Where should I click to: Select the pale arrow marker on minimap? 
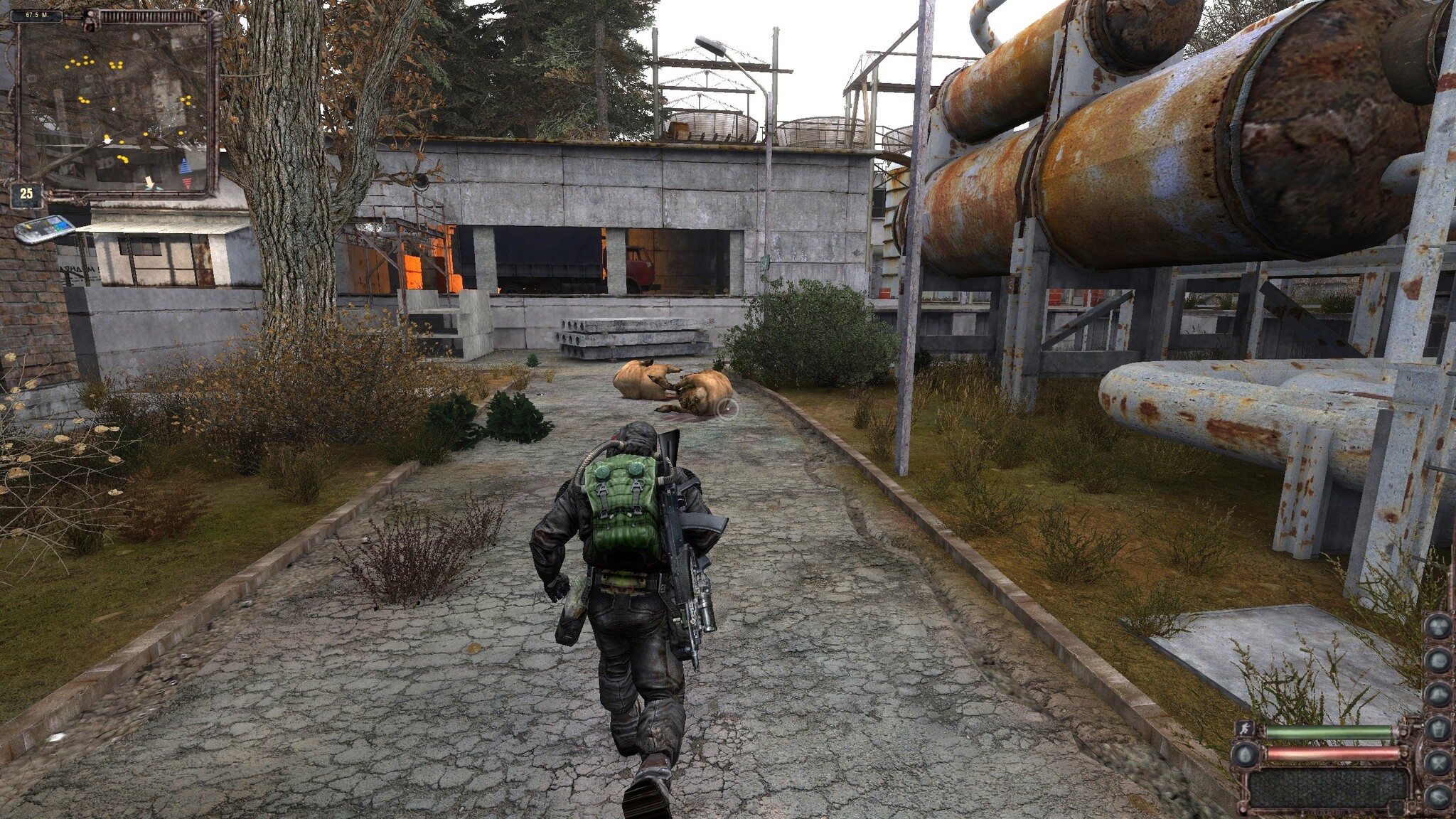click(150, 182)
